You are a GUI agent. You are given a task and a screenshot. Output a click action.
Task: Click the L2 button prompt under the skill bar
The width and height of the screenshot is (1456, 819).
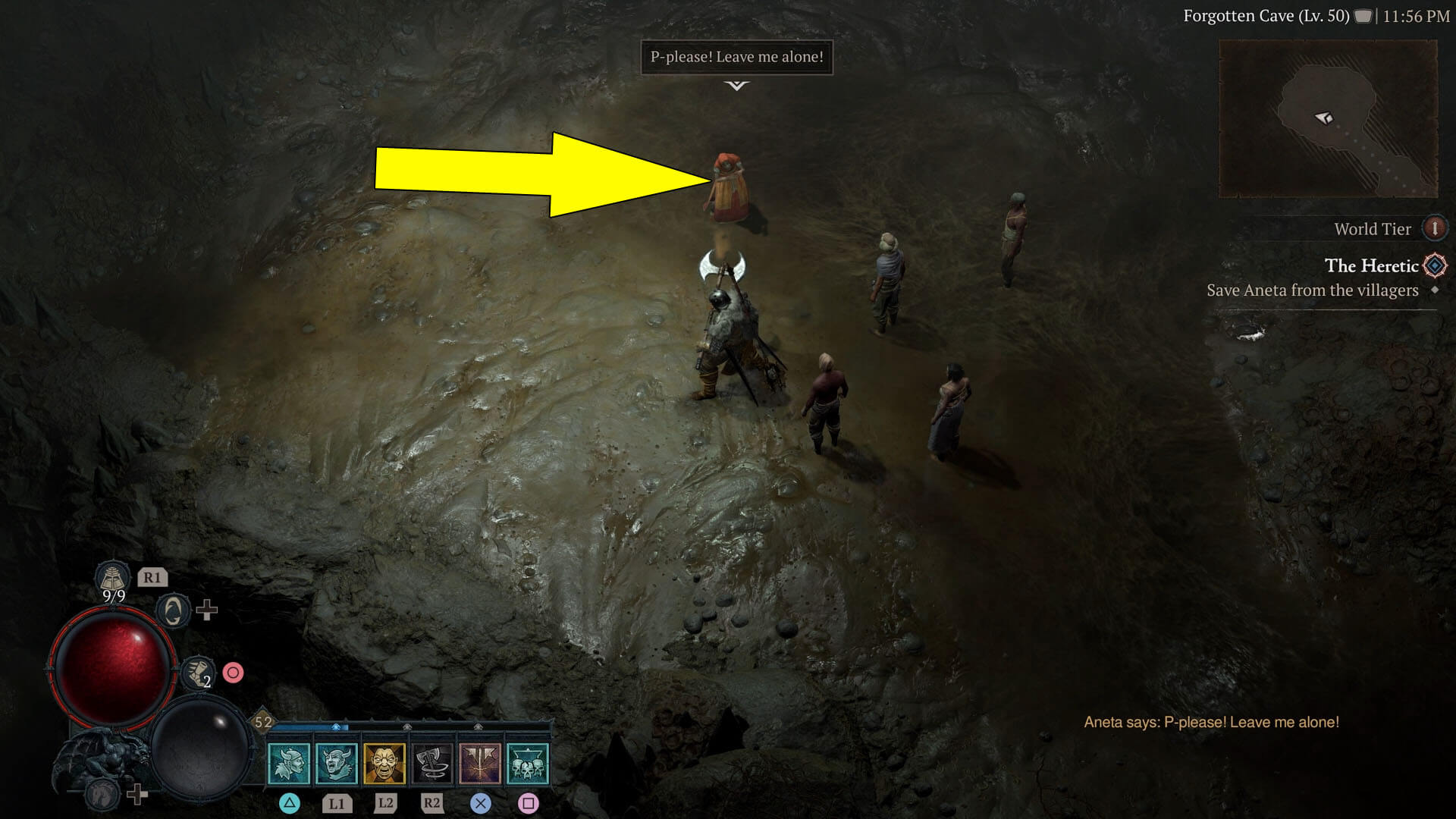coord(385,803)
